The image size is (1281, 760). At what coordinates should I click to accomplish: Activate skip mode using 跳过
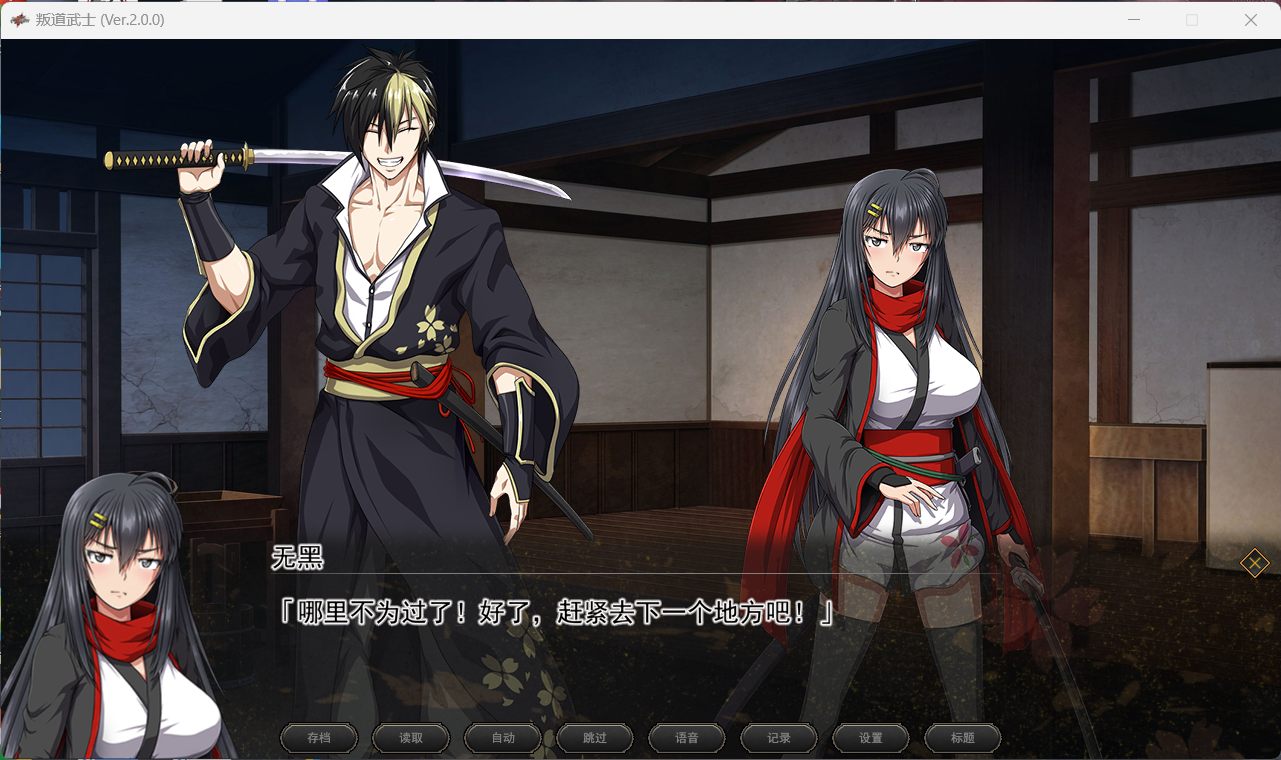coord(594,738)
